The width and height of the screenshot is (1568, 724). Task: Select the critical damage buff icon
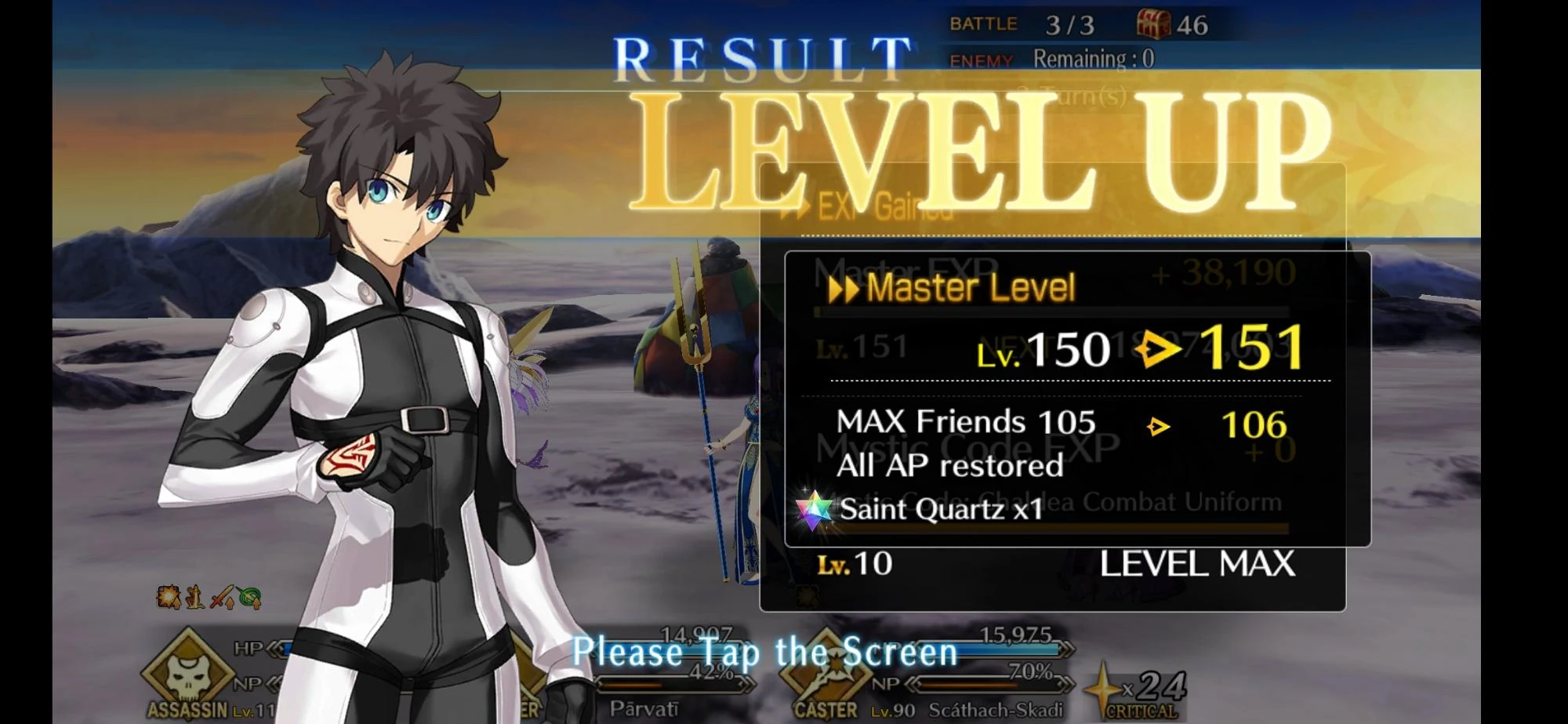click(169, 597)
